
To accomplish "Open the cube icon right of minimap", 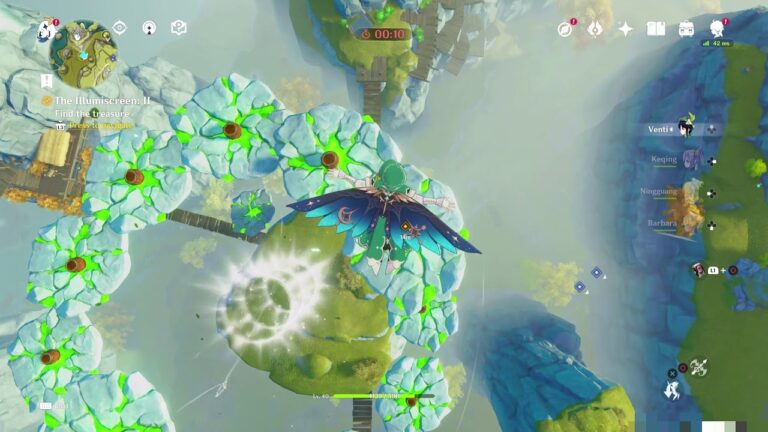I will click(x=179, y=28).
